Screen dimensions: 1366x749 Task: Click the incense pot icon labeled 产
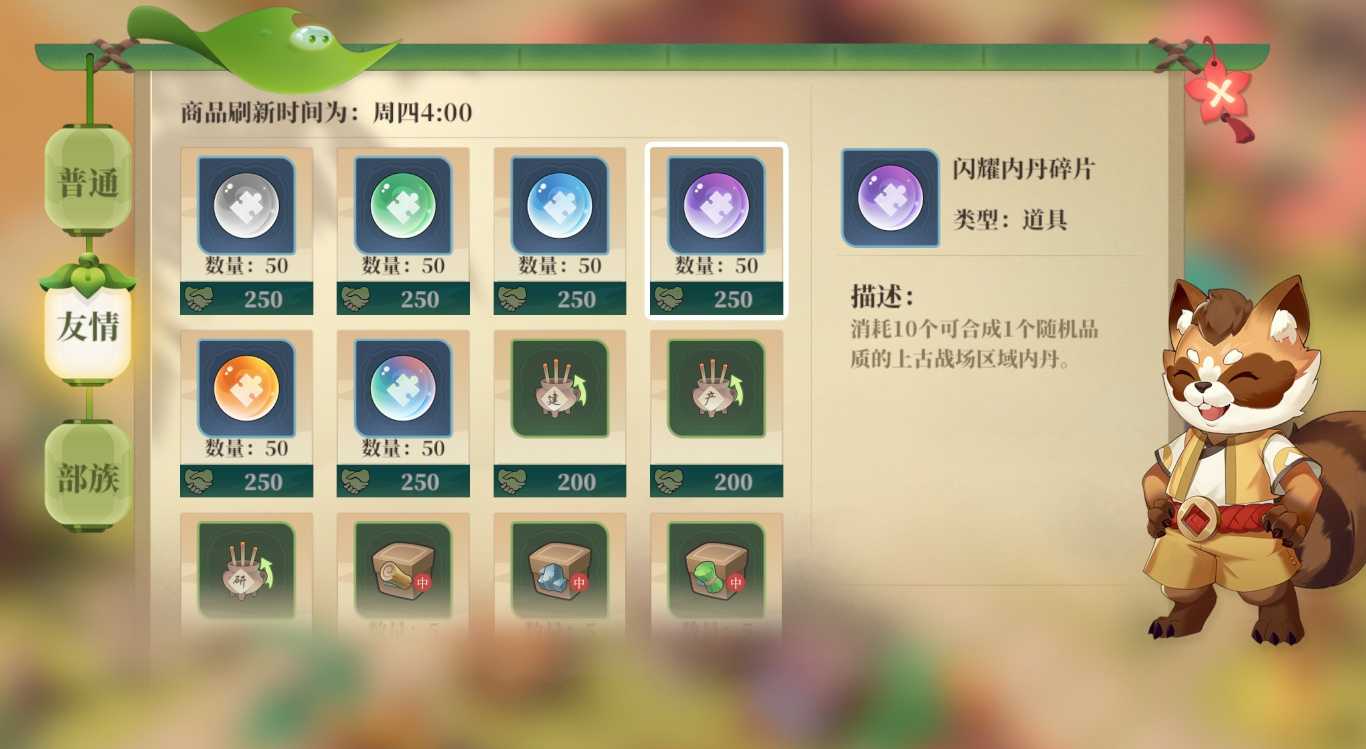click(716, 385)
